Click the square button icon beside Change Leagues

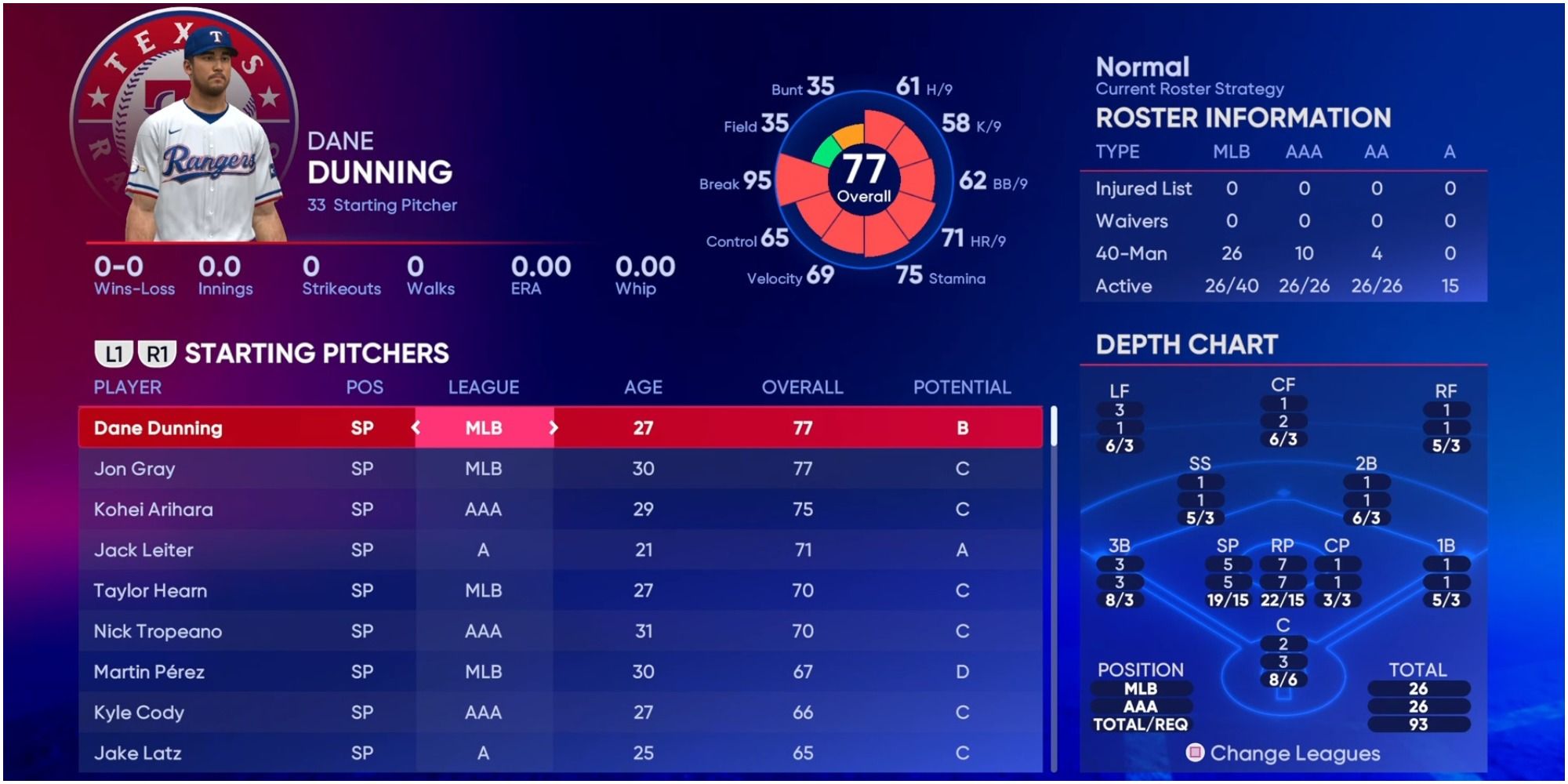click(1195, 751)
